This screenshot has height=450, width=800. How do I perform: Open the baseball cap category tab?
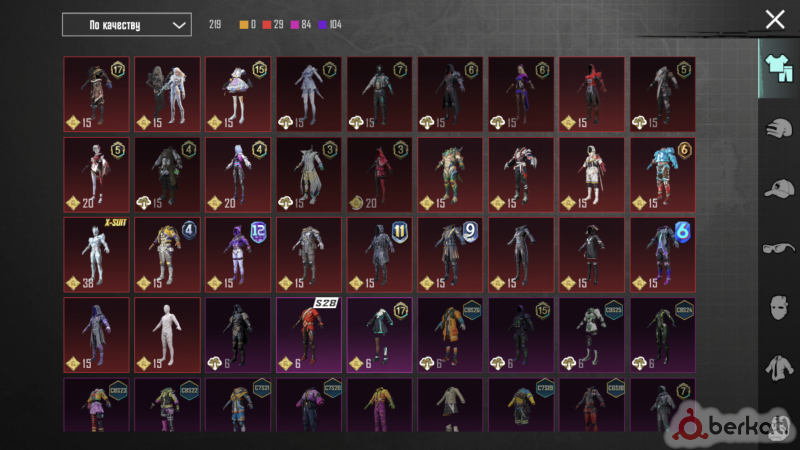coord(777,189)
